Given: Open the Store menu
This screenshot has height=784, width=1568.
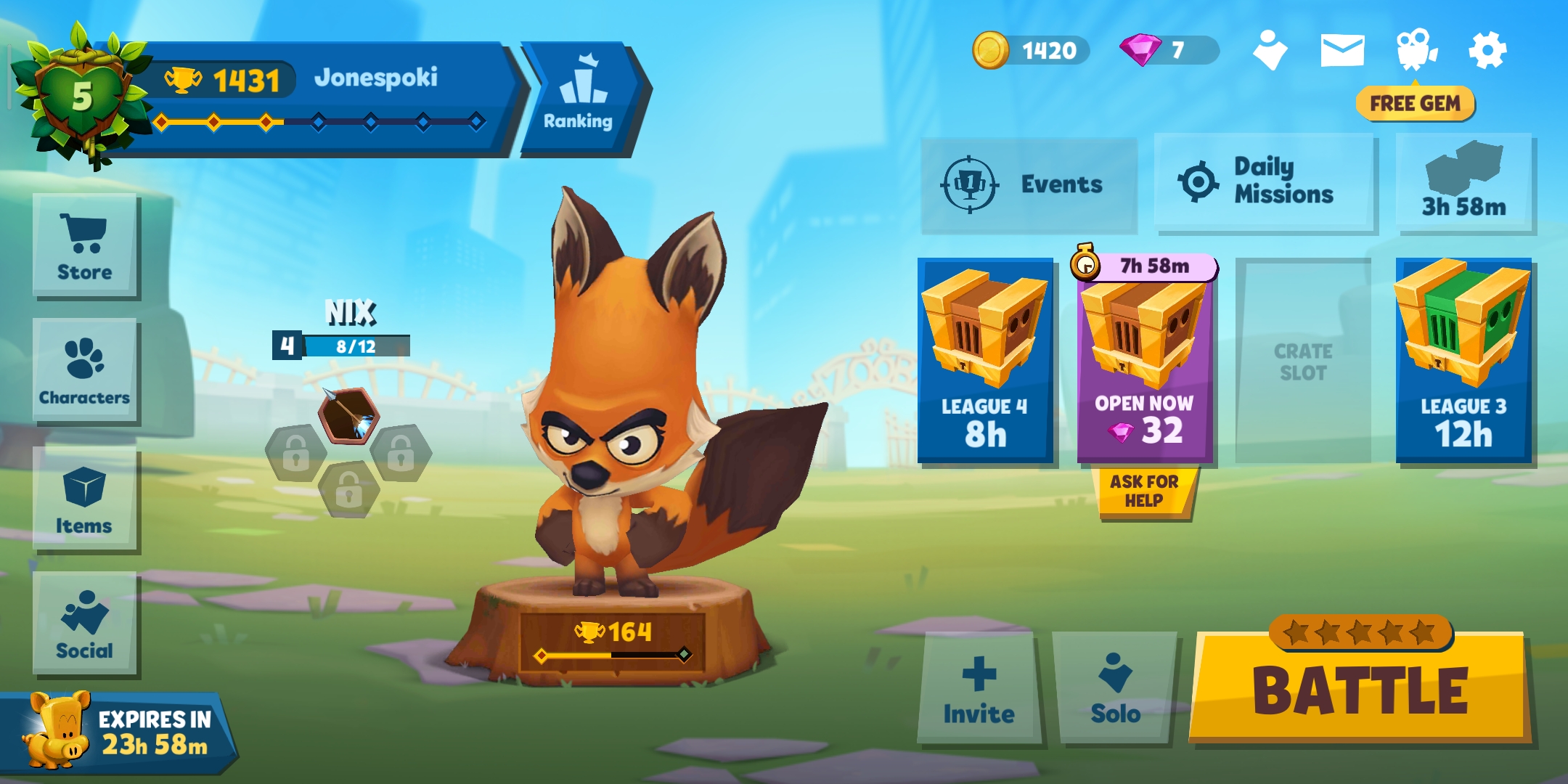Looking at the screenshot, I should click(85, 247).
